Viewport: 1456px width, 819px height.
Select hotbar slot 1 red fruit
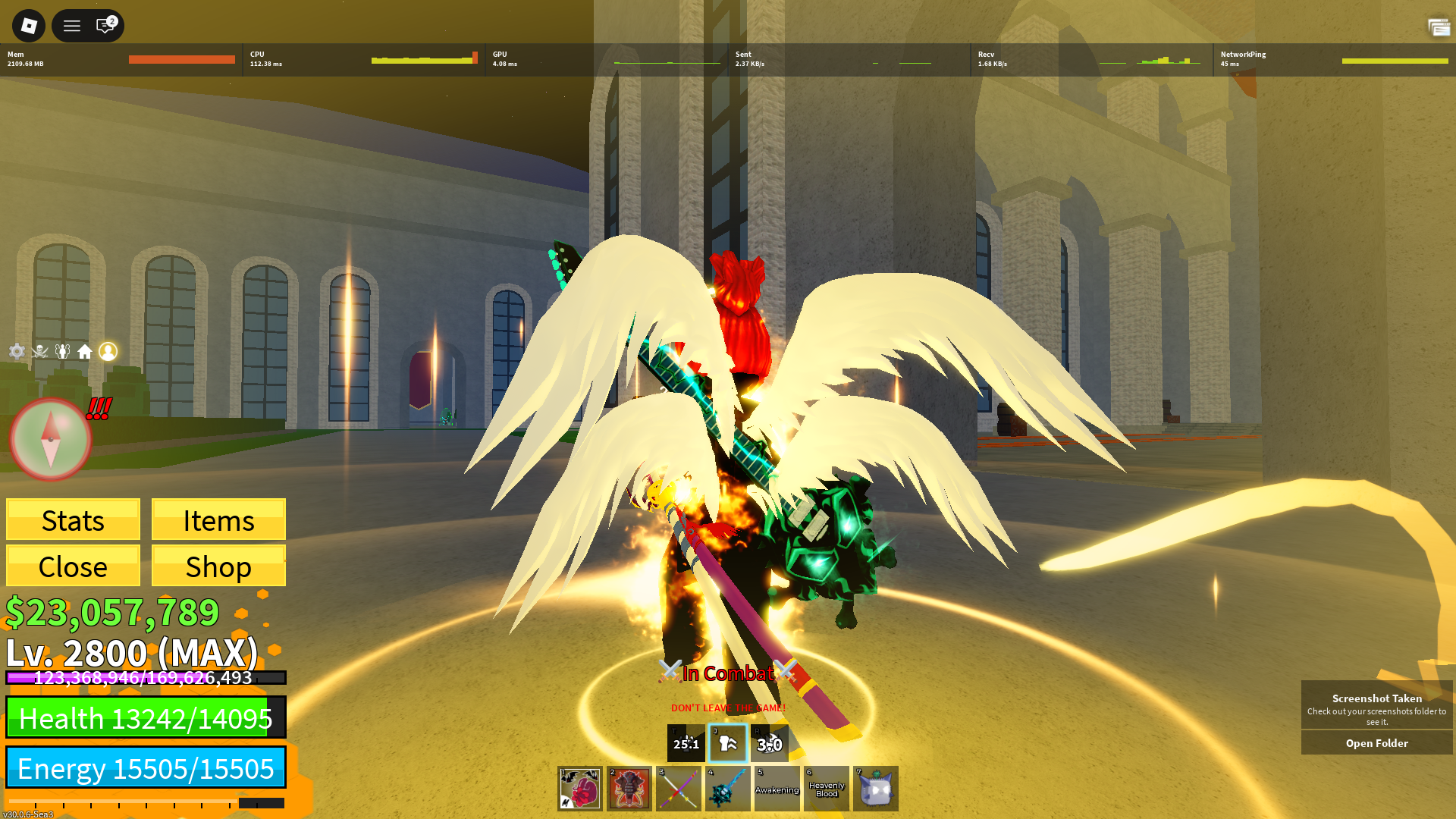(x=580, y=789)
